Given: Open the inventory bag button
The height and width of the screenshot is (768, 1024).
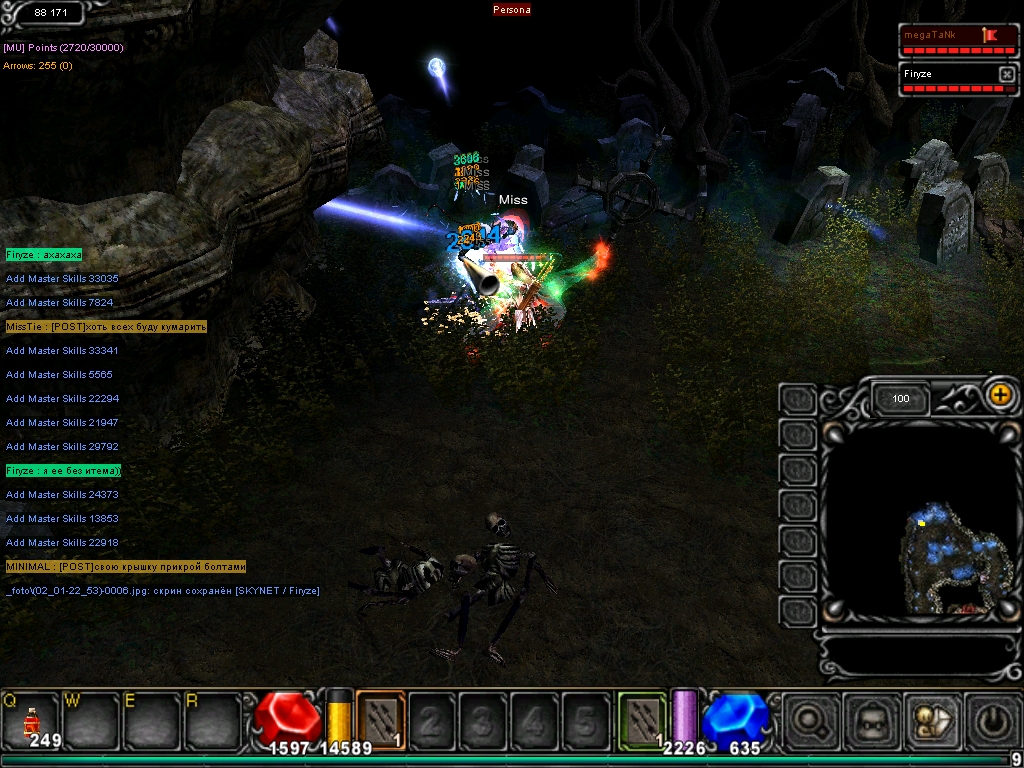Looking at the screenshot, I should (871, 720).
